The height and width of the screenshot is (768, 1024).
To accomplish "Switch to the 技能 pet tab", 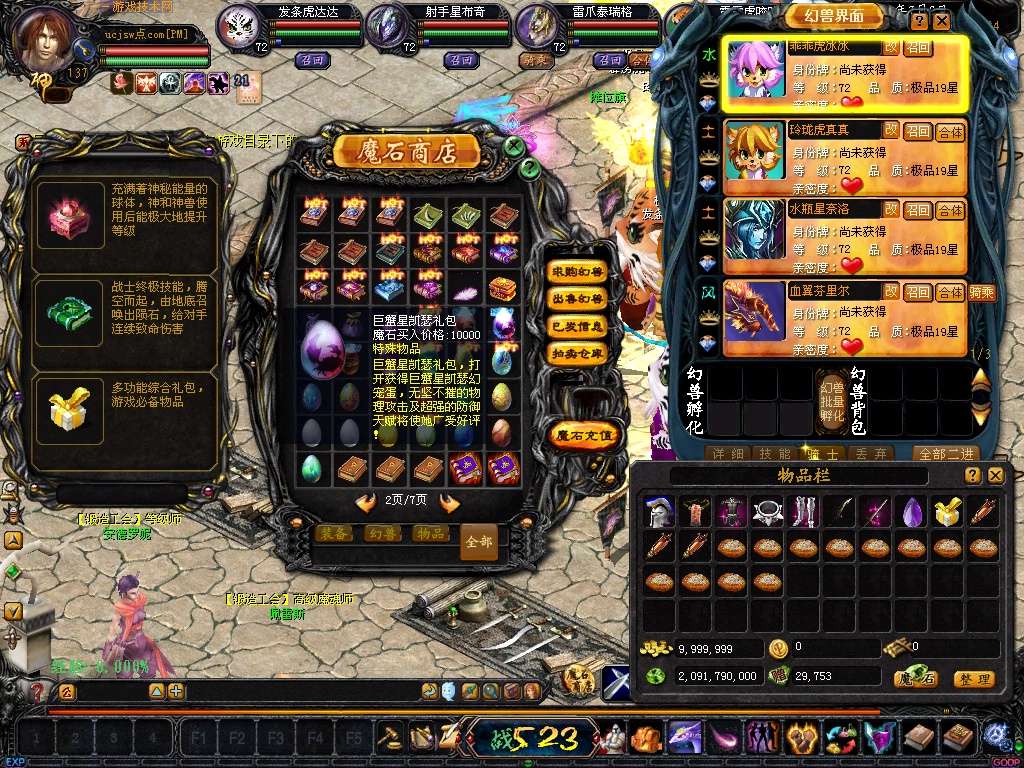I will point(775,453).
